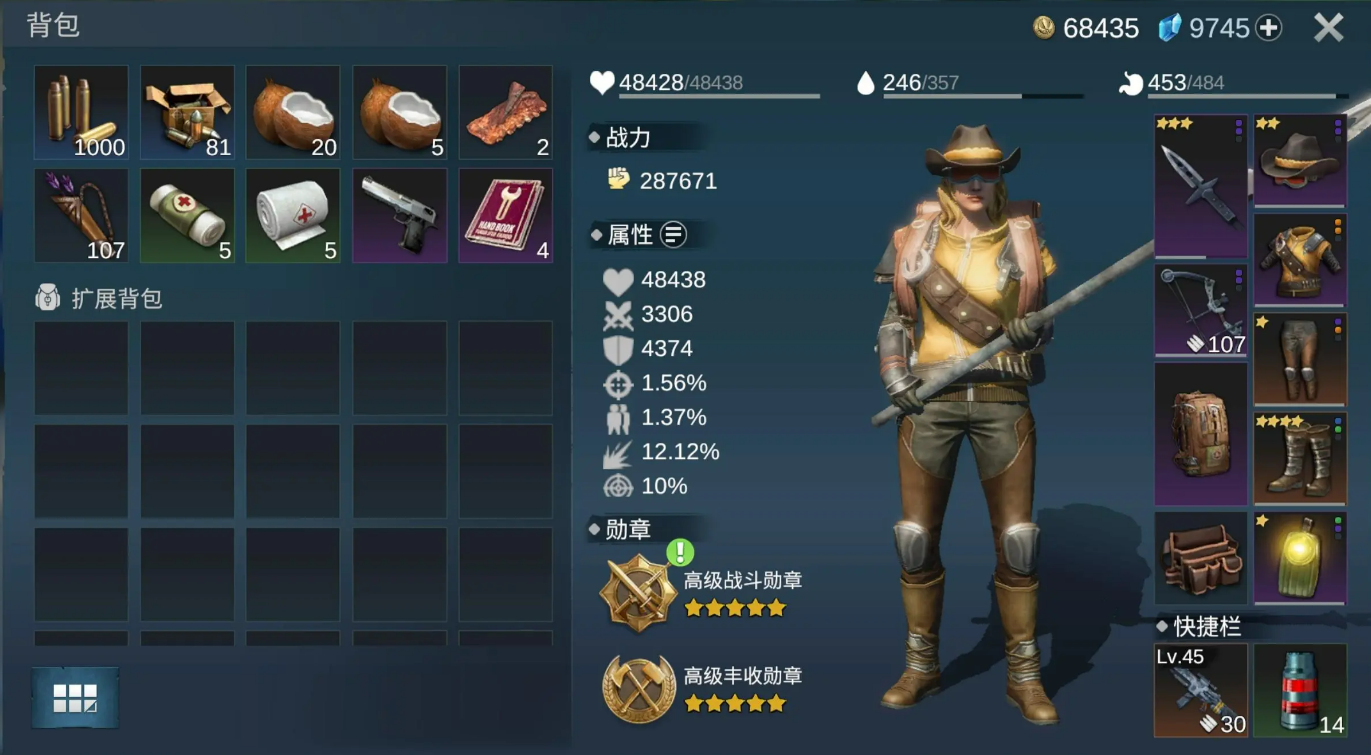1371x755 pixels.
Task: Select the arrow quiver in backpack
Action: point(81,215)
